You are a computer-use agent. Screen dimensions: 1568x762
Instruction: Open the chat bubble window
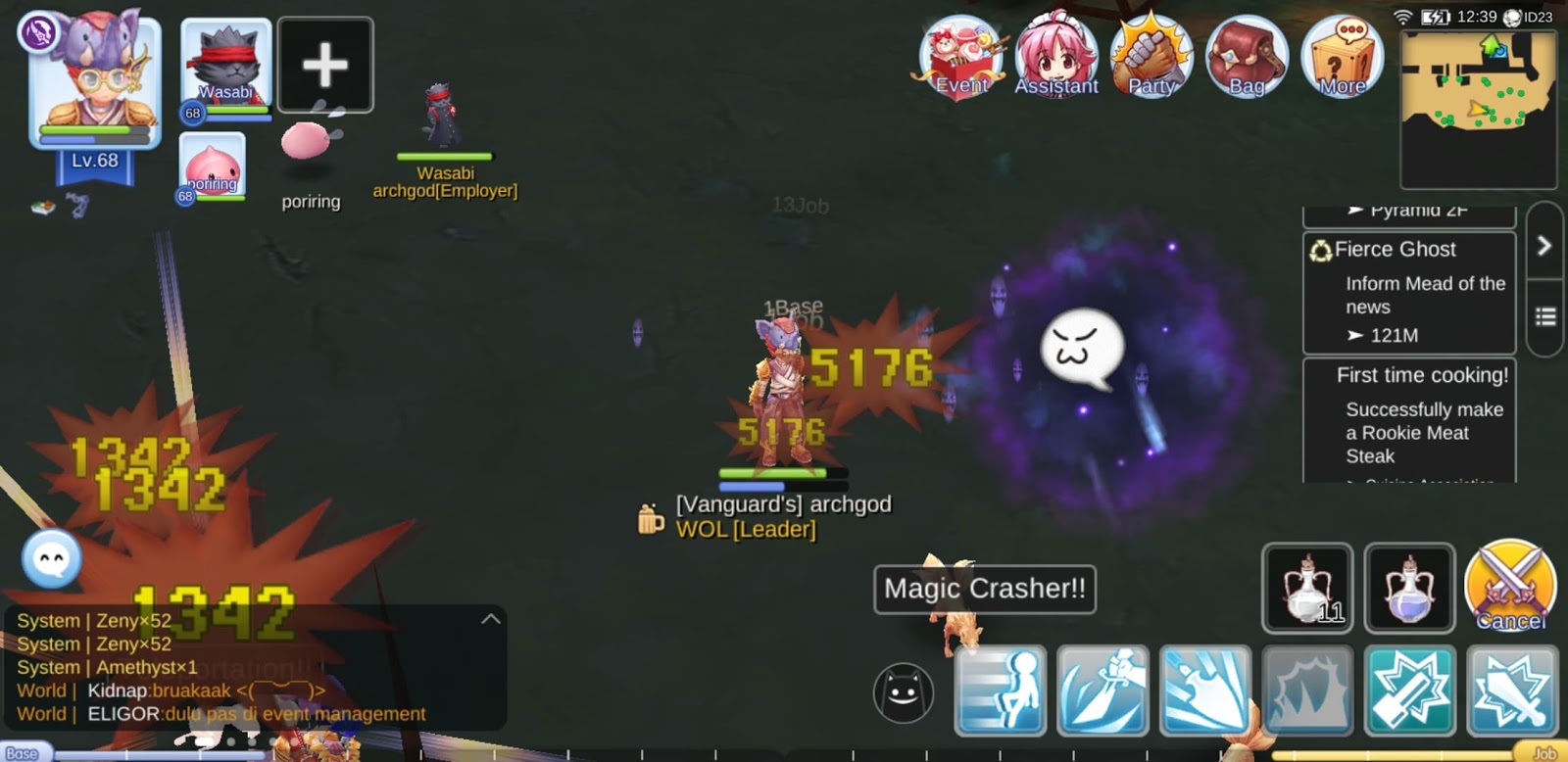coord(52,560)
